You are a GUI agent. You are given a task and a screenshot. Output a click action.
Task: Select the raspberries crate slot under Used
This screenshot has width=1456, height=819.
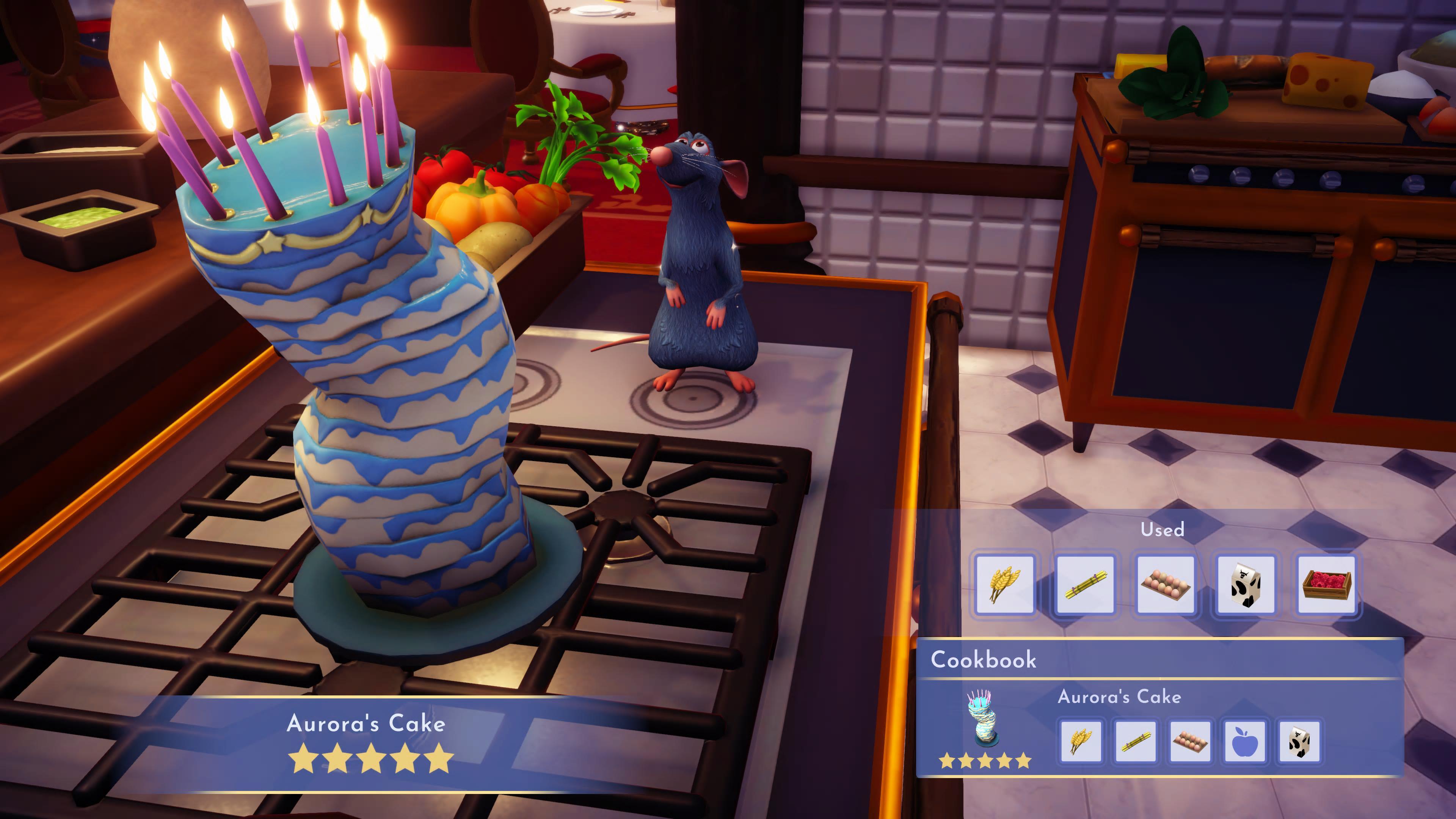[1326, 584]
